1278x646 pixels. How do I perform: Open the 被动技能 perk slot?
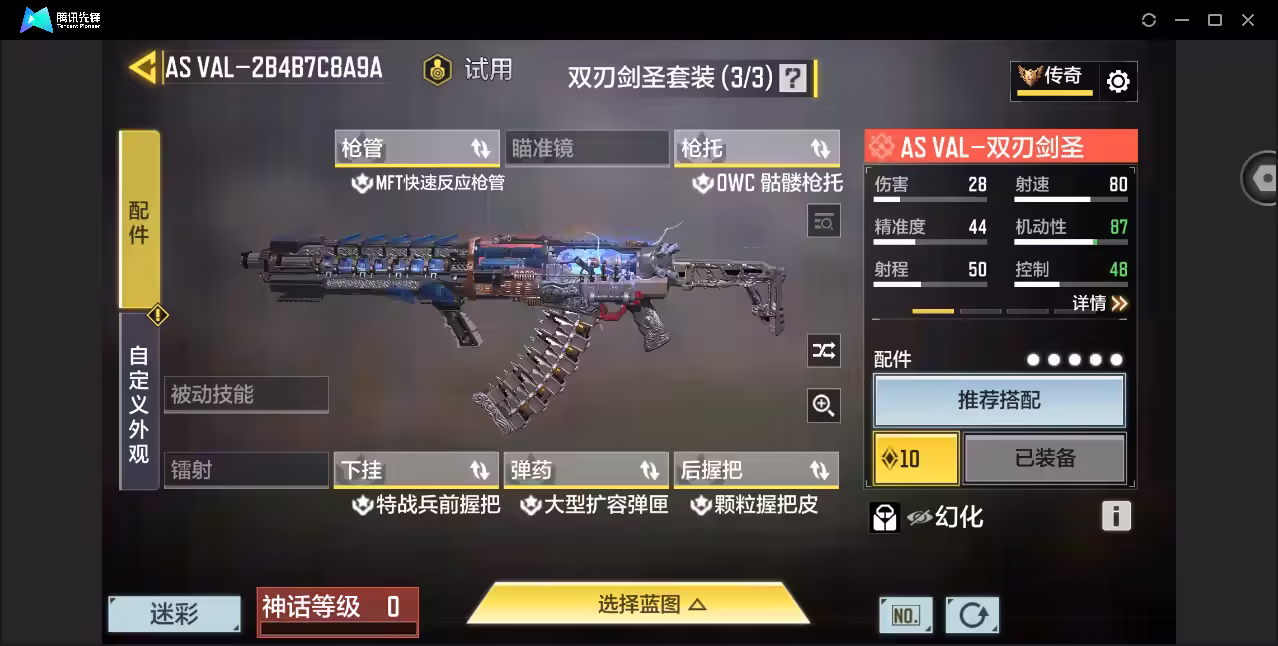click(246, 394)
